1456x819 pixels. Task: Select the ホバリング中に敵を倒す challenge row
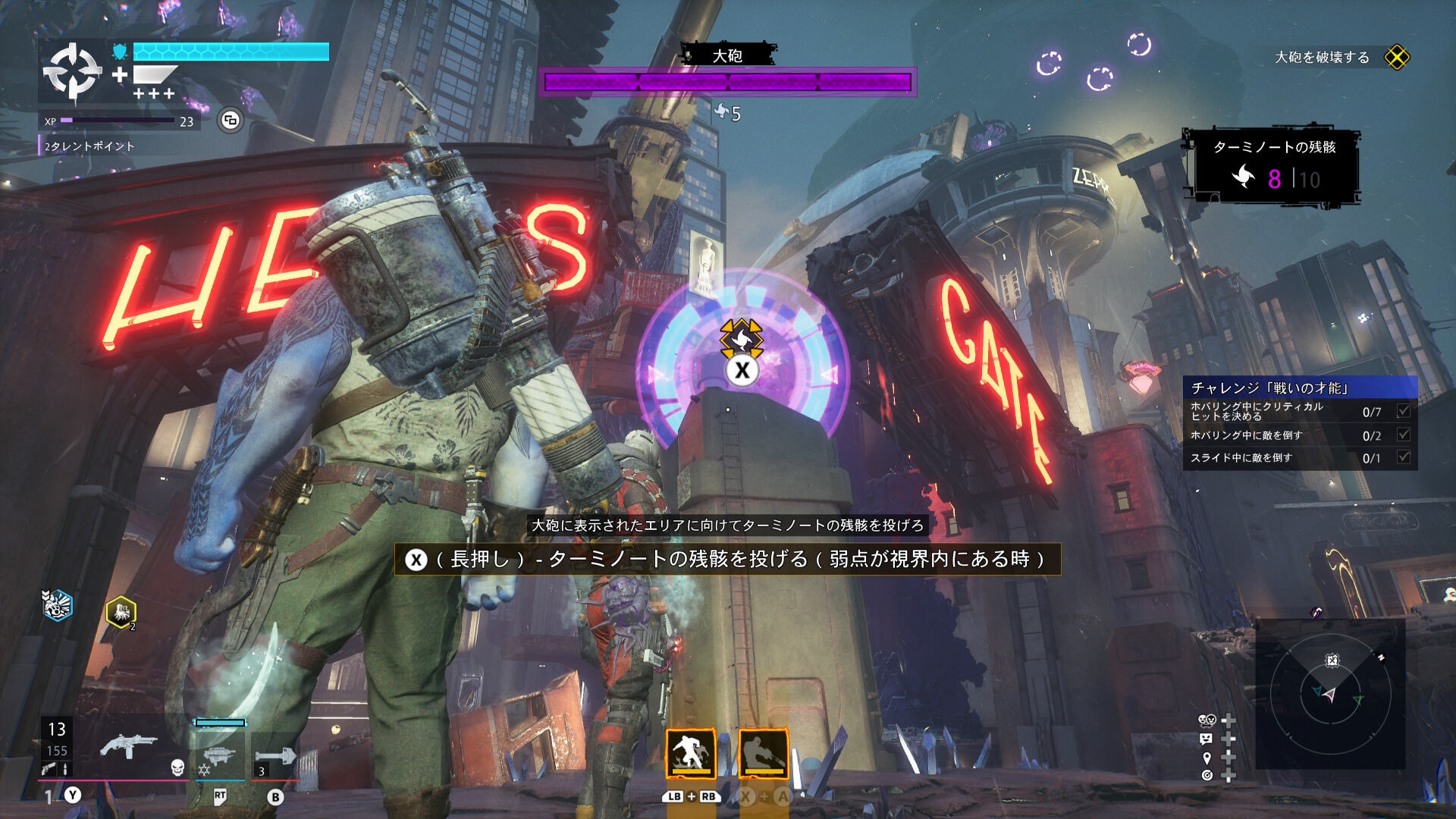click(1299, 435)
